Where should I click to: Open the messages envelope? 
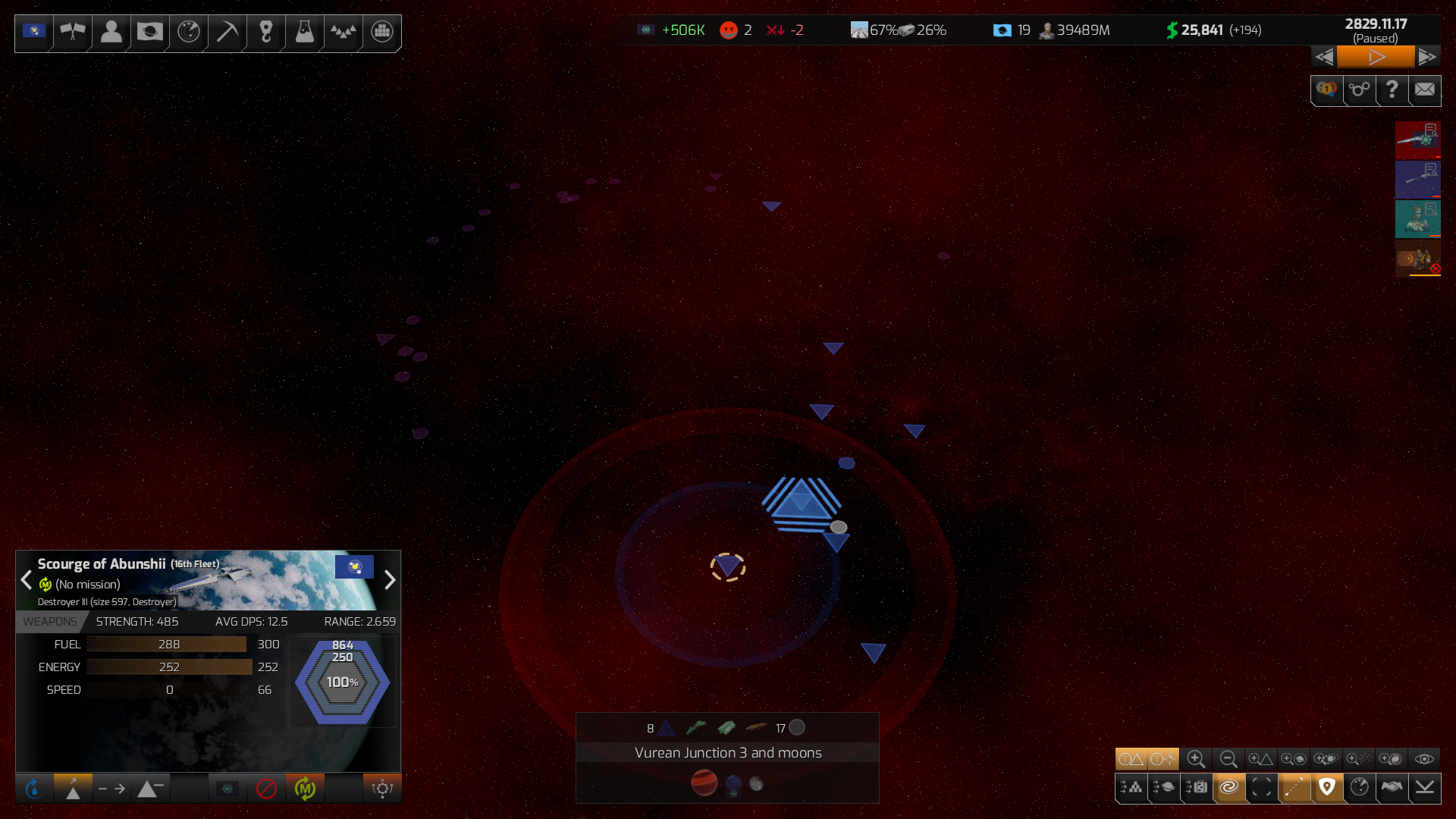(1425, 90)
